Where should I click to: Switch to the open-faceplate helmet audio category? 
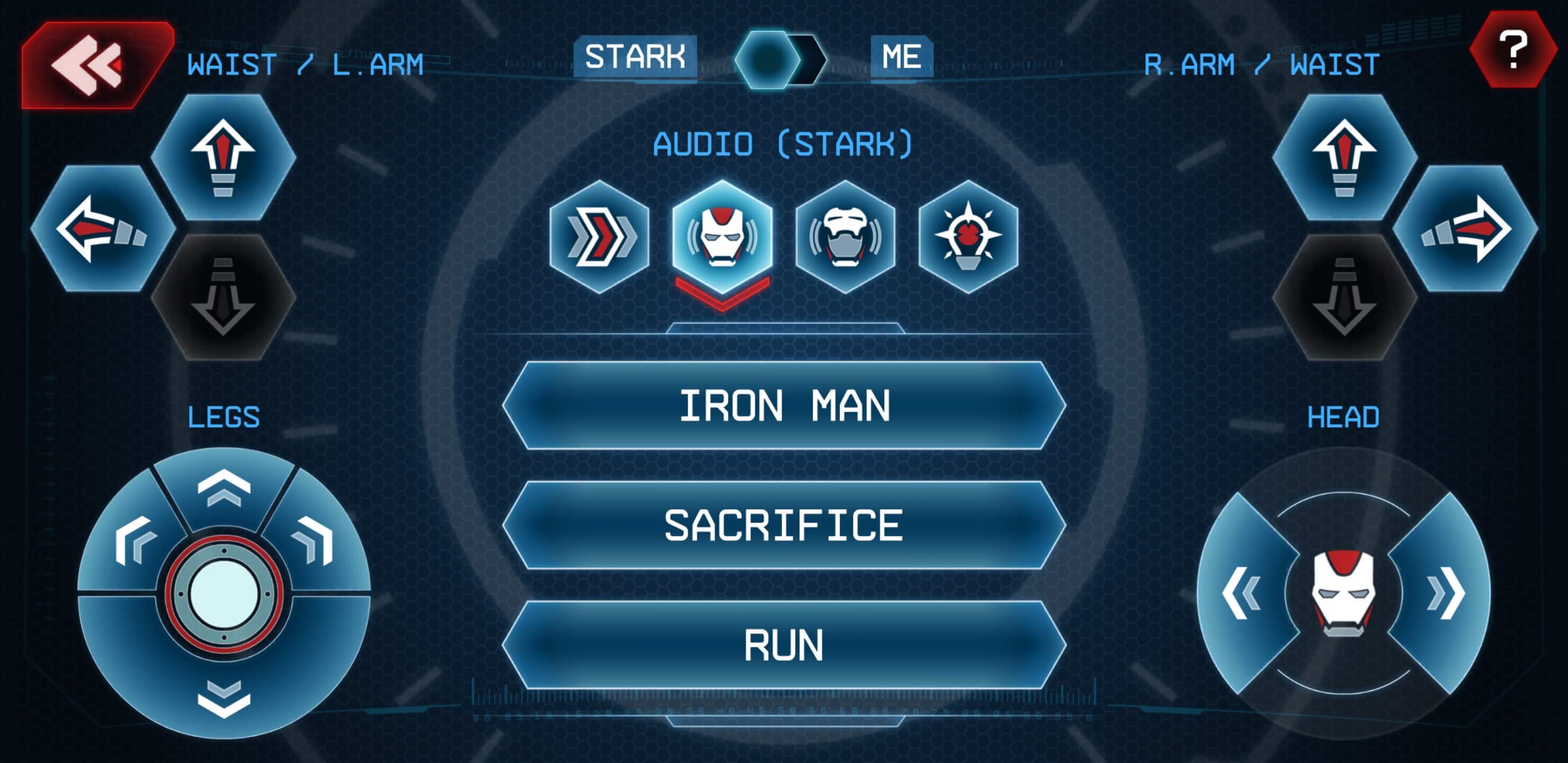[845, 236]
